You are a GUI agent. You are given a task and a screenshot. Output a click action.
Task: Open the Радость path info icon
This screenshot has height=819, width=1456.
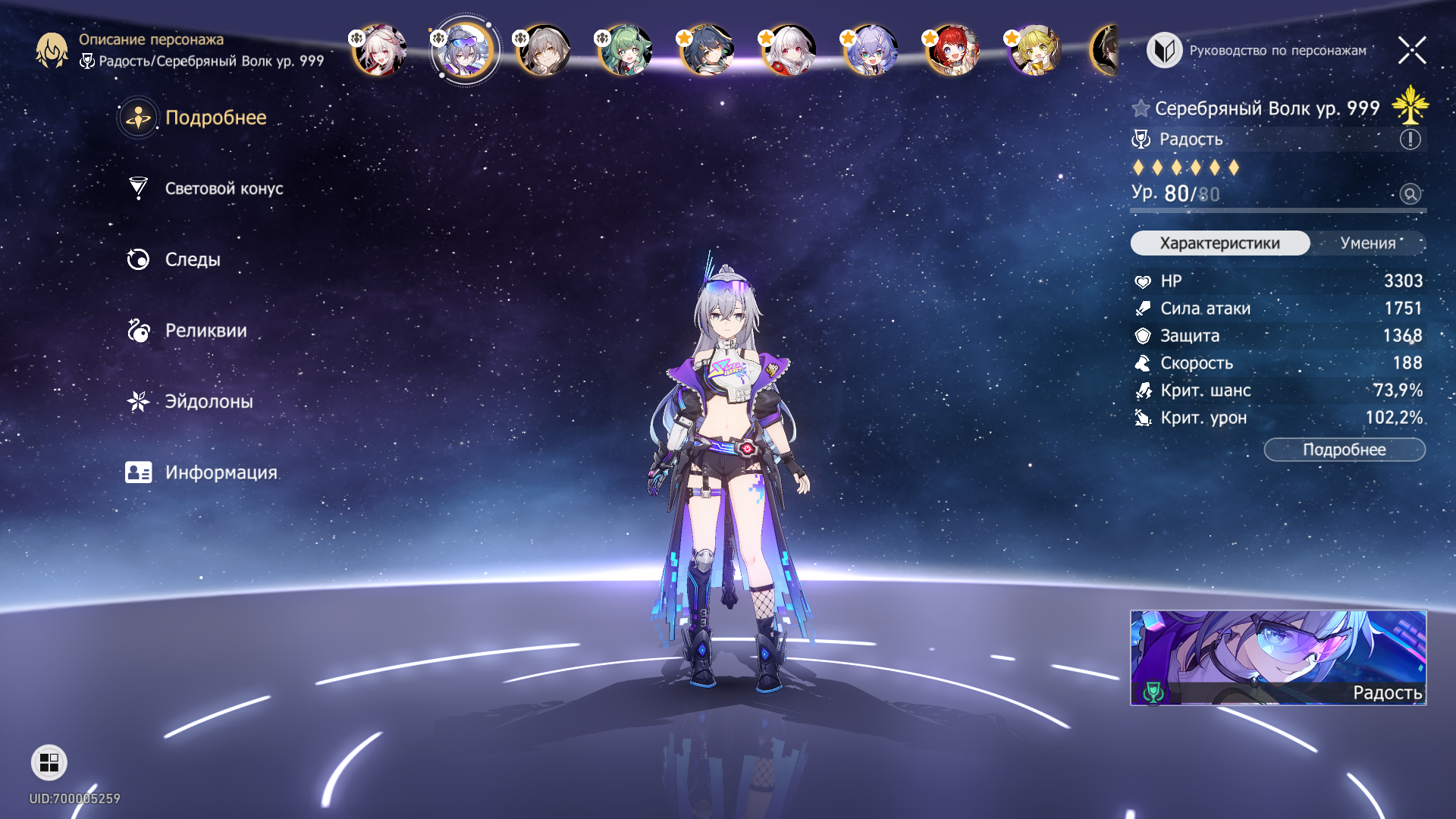click(x=1410, y=140)
